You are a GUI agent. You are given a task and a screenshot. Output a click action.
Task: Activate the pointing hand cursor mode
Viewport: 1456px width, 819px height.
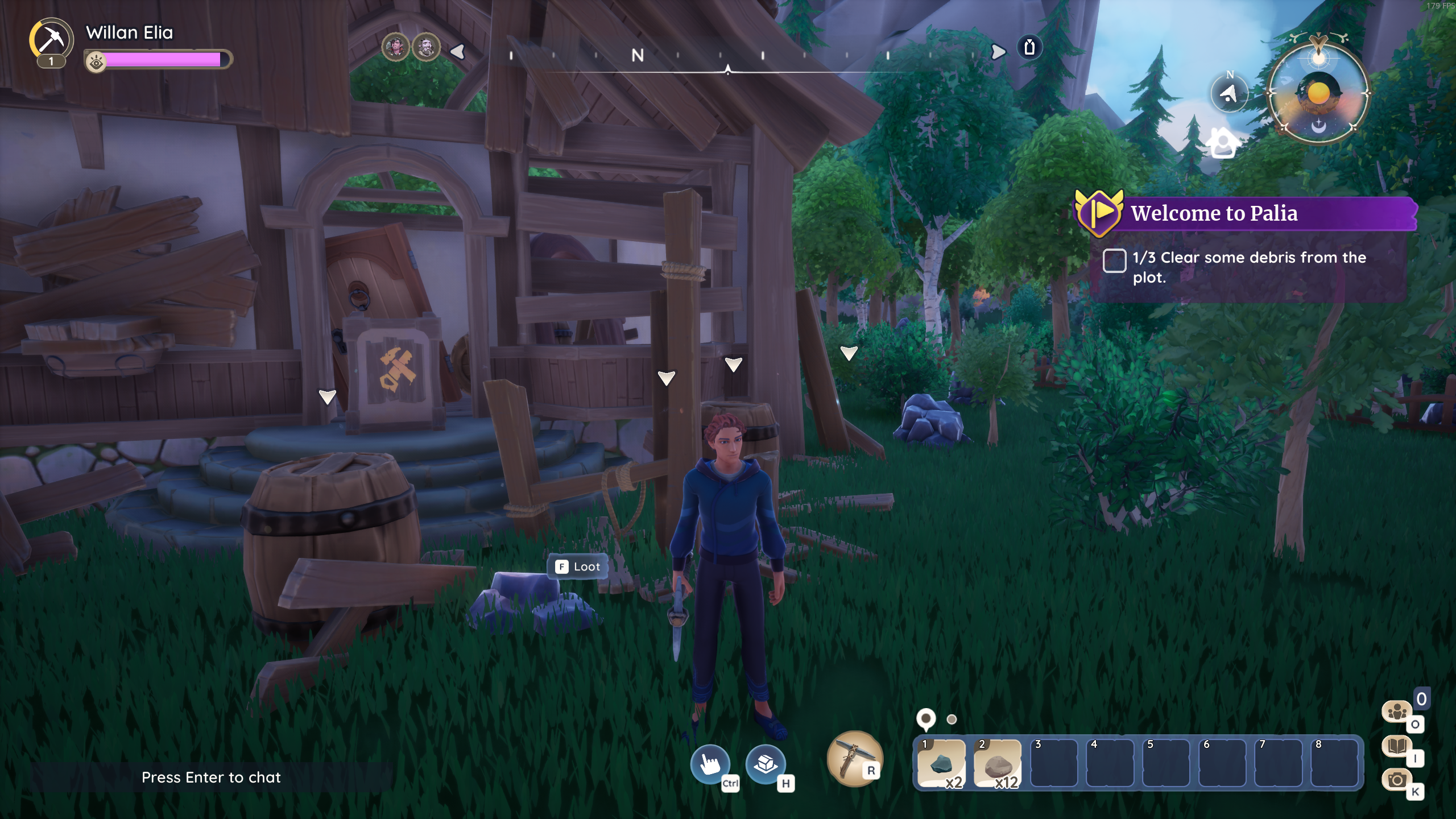(x=710, y=763)
